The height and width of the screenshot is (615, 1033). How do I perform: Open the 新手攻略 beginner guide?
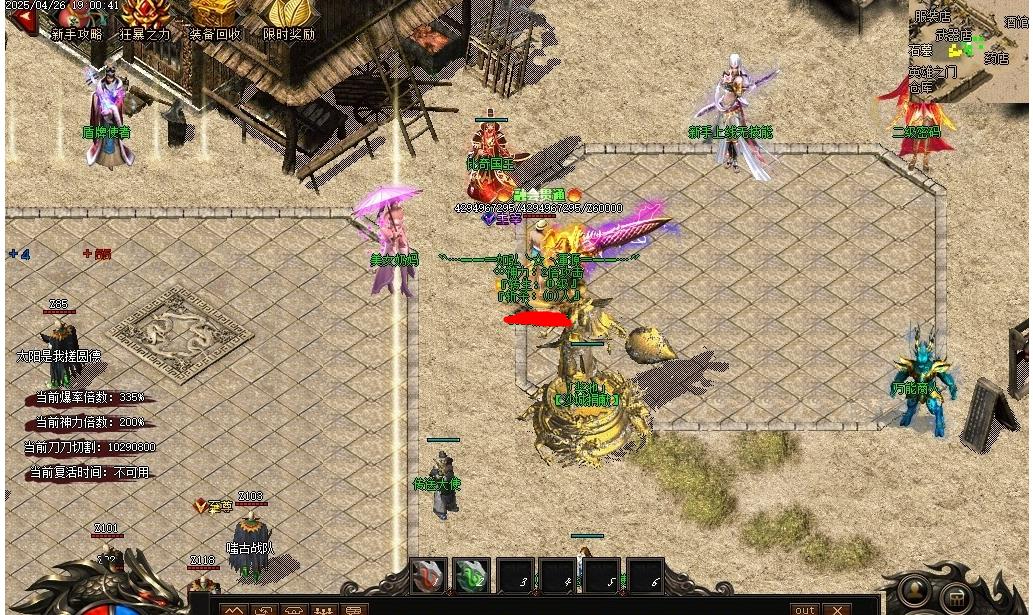(x=77, y=20)
